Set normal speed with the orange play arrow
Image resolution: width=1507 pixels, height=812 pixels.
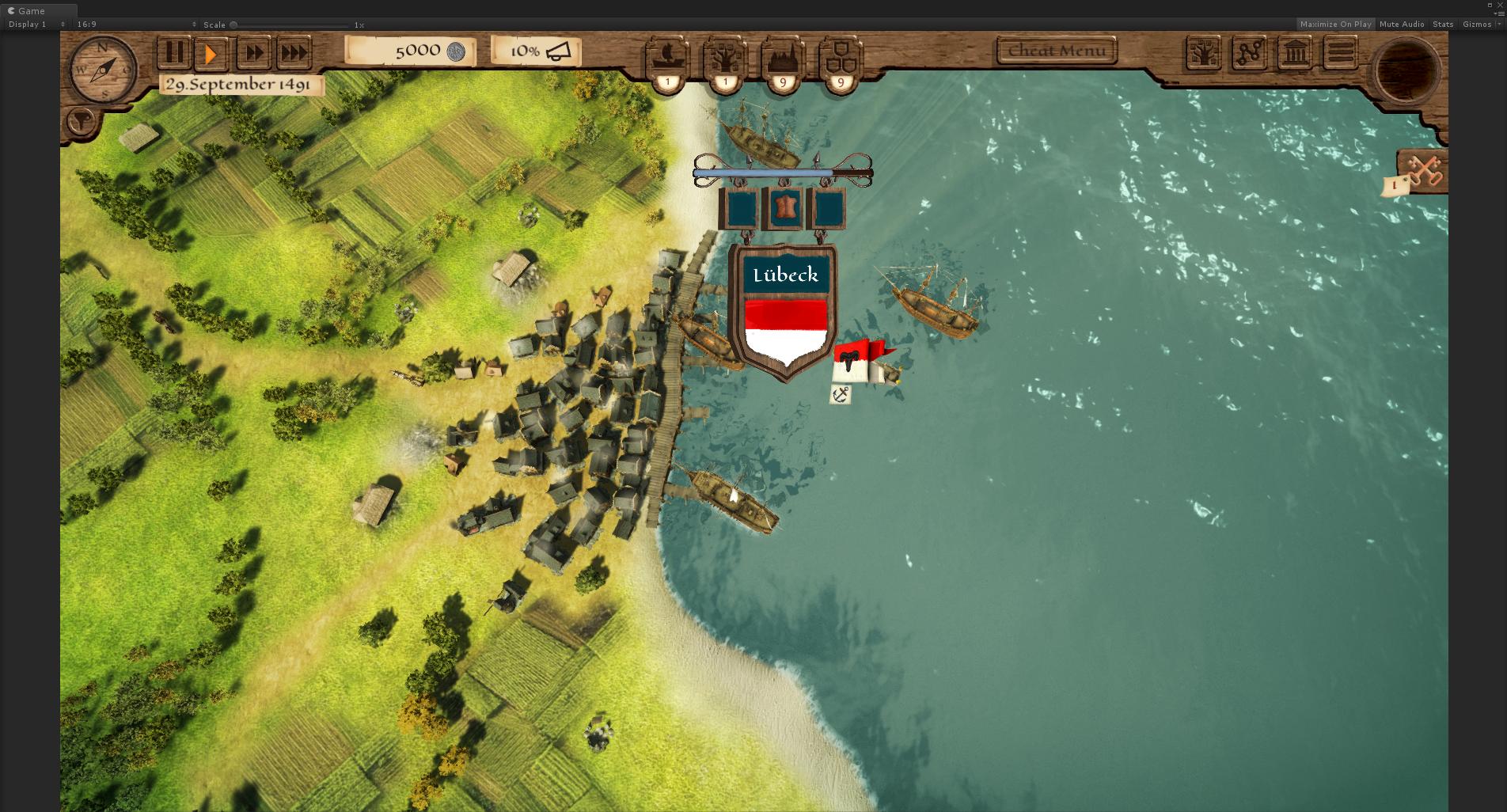[x=211, y=53]
